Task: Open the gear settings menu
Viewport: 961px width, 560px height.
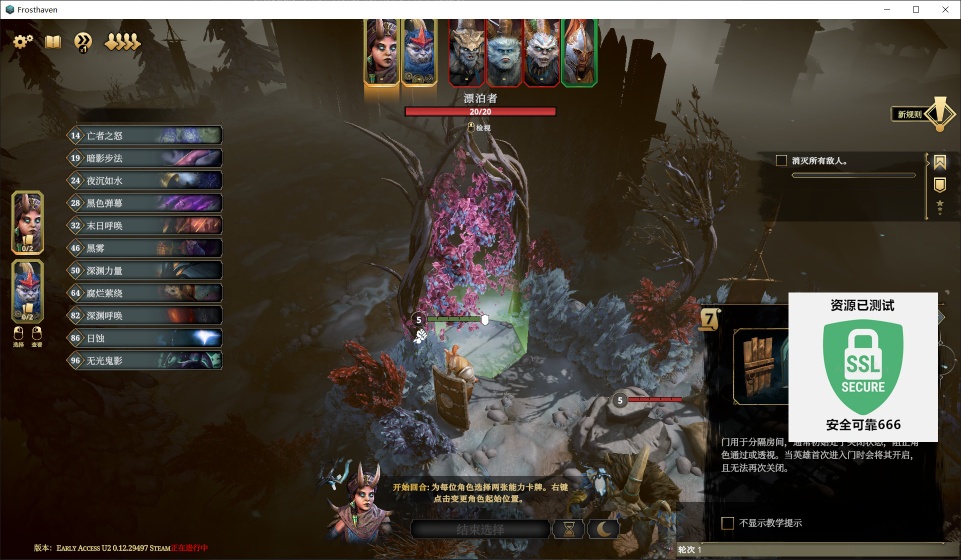Action: pos(23,41)
